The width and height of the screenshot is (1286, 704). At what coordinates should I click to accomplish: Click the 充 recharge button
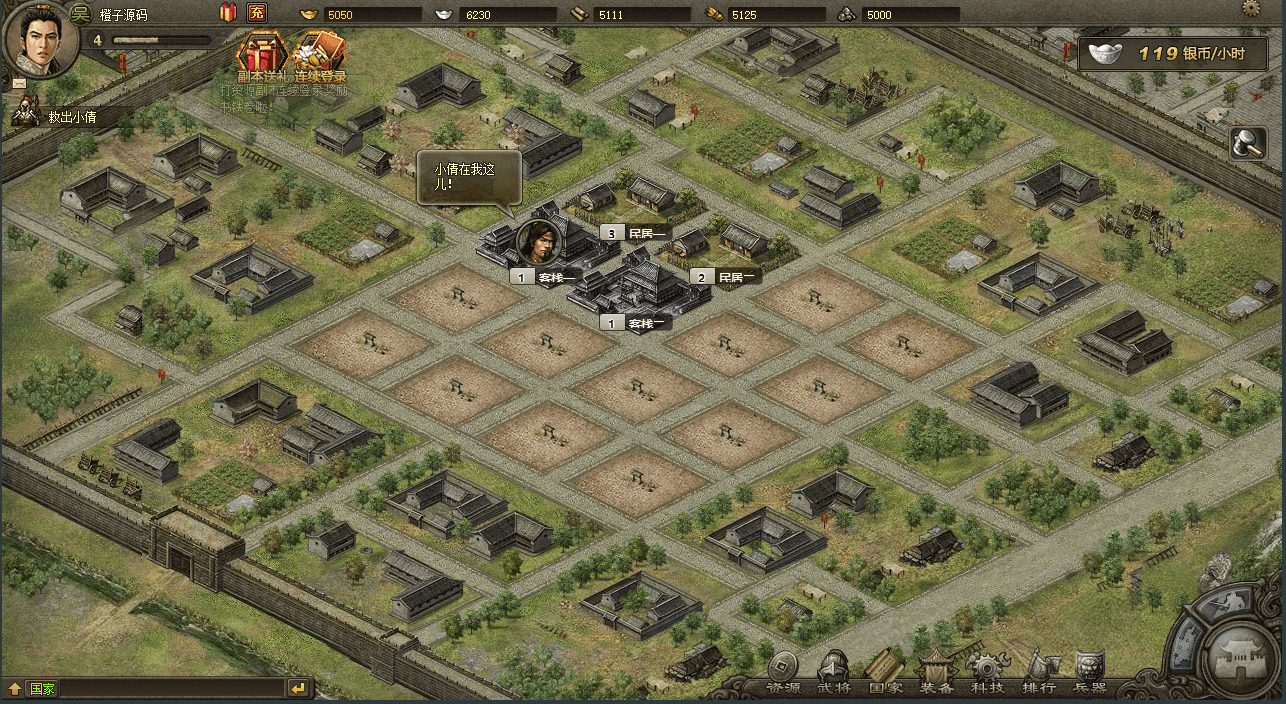pyautogui.click(x=256, y=13)
